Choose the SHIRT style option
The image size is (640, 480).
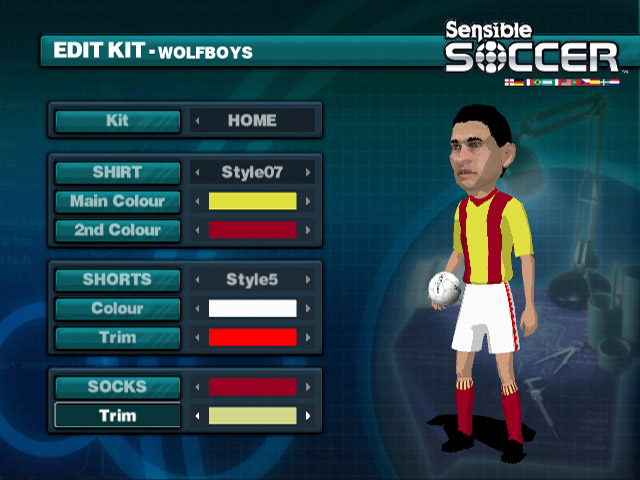tap(118, 172)
